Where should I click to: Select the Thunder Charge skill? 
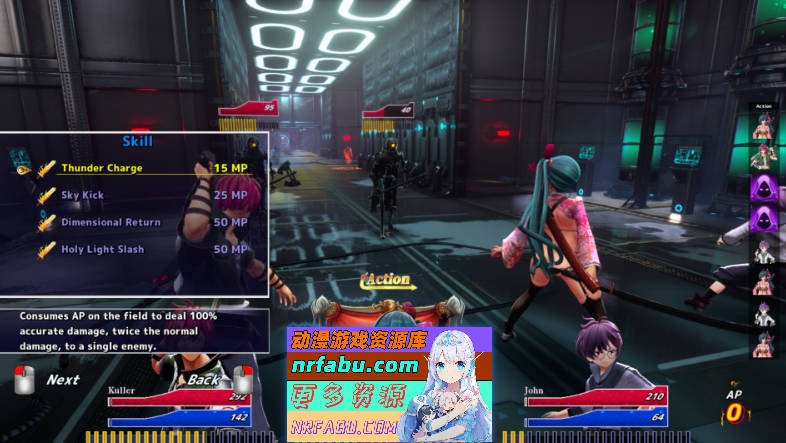tap(102, 168)
